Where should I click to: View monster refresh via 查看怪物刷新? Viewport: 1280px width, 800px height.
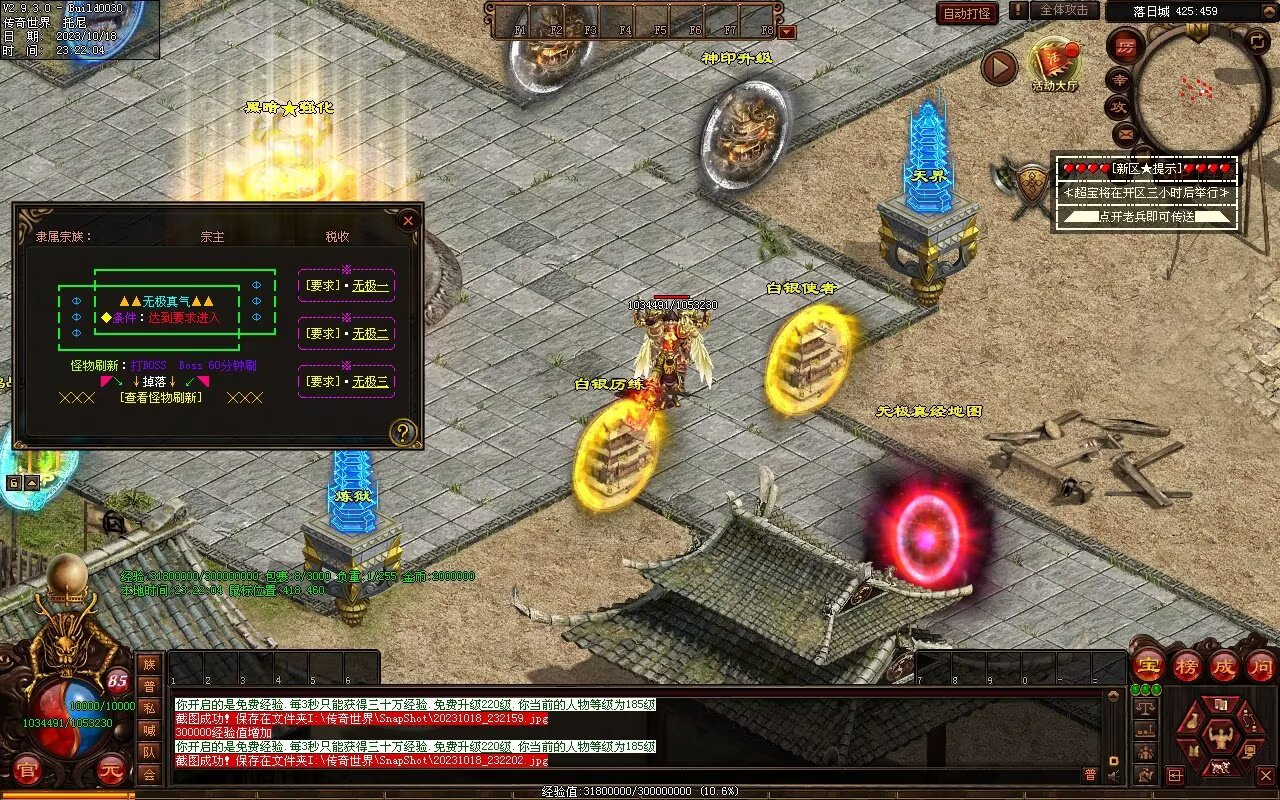(x=160, y=397)
